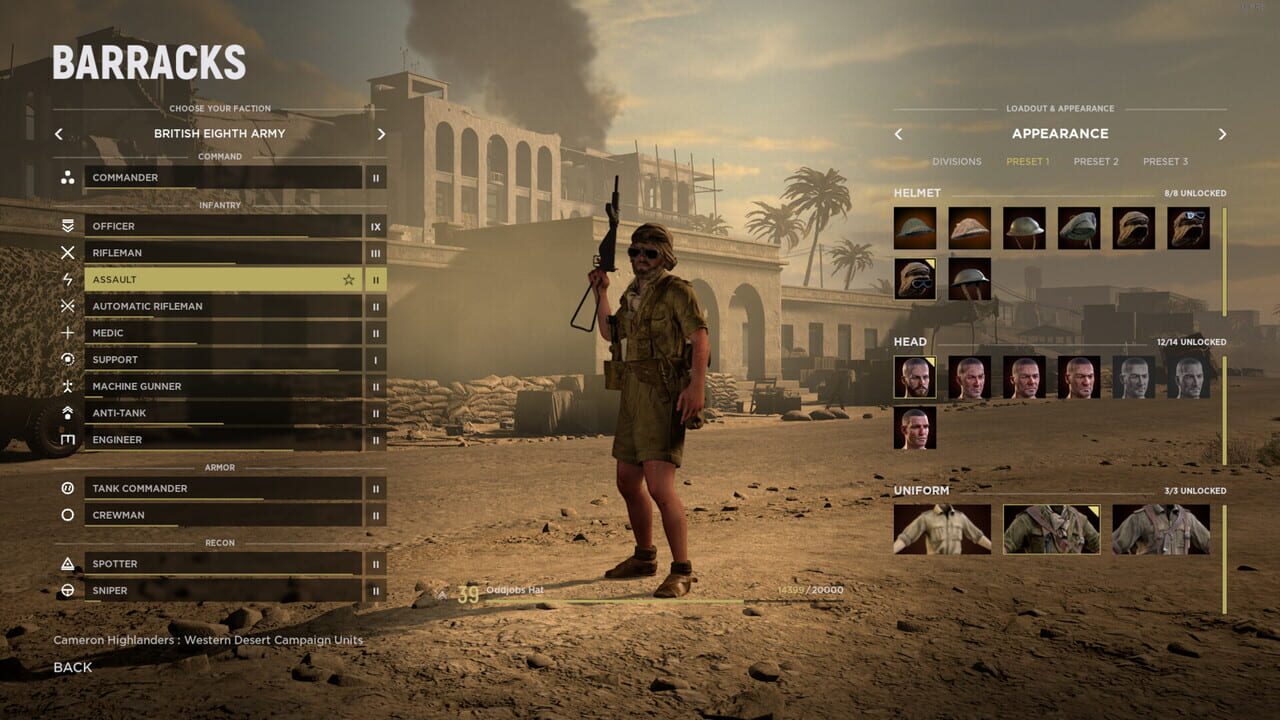The image size is (1280, 720).
Task: Switch to the Divisions tab
Action: [x=957, y=161]
